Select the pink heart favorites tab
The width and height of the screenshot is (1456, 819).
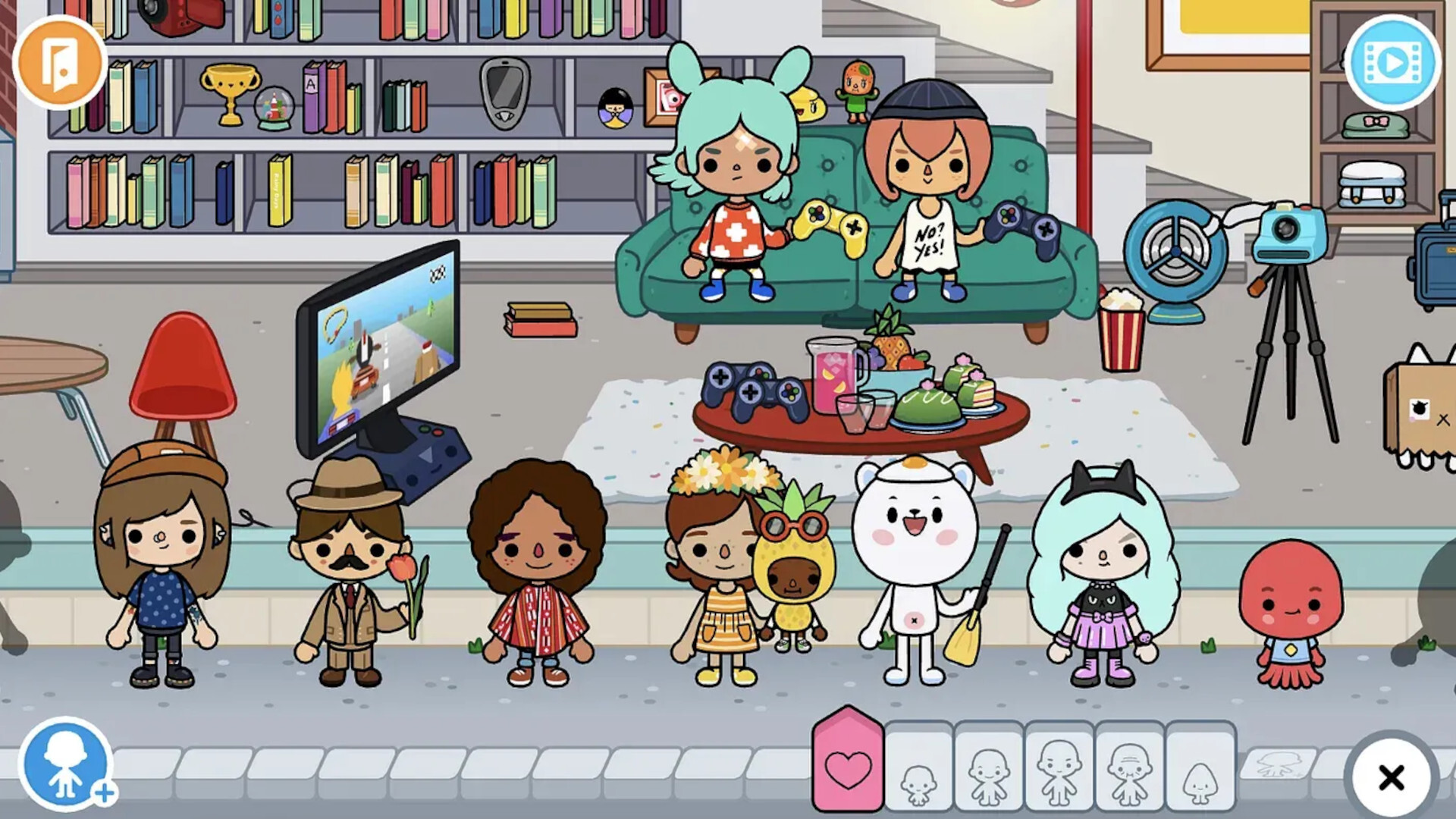tap(849, 767)
